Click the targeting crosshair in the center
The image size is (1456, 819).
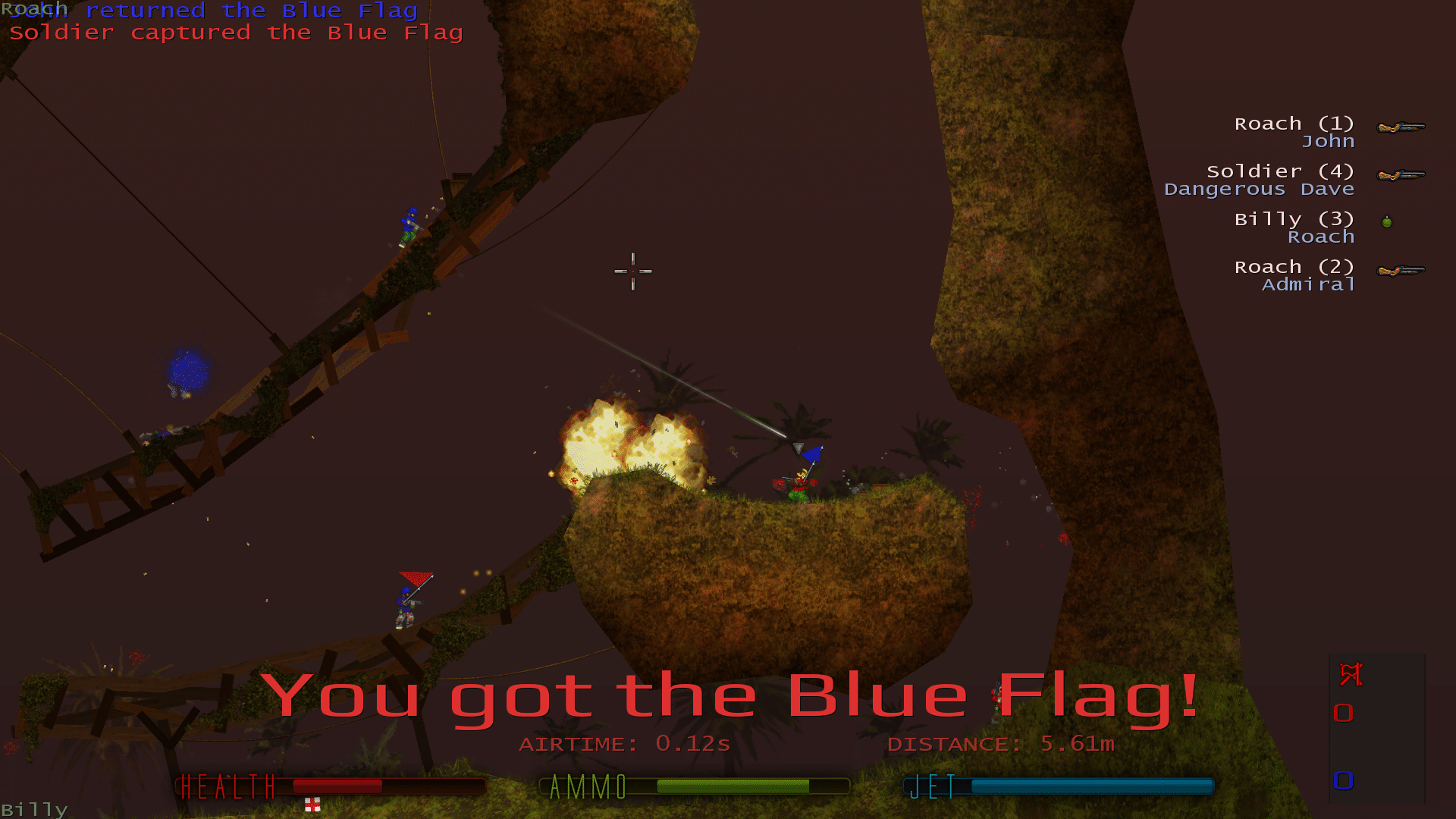point(634,271)
